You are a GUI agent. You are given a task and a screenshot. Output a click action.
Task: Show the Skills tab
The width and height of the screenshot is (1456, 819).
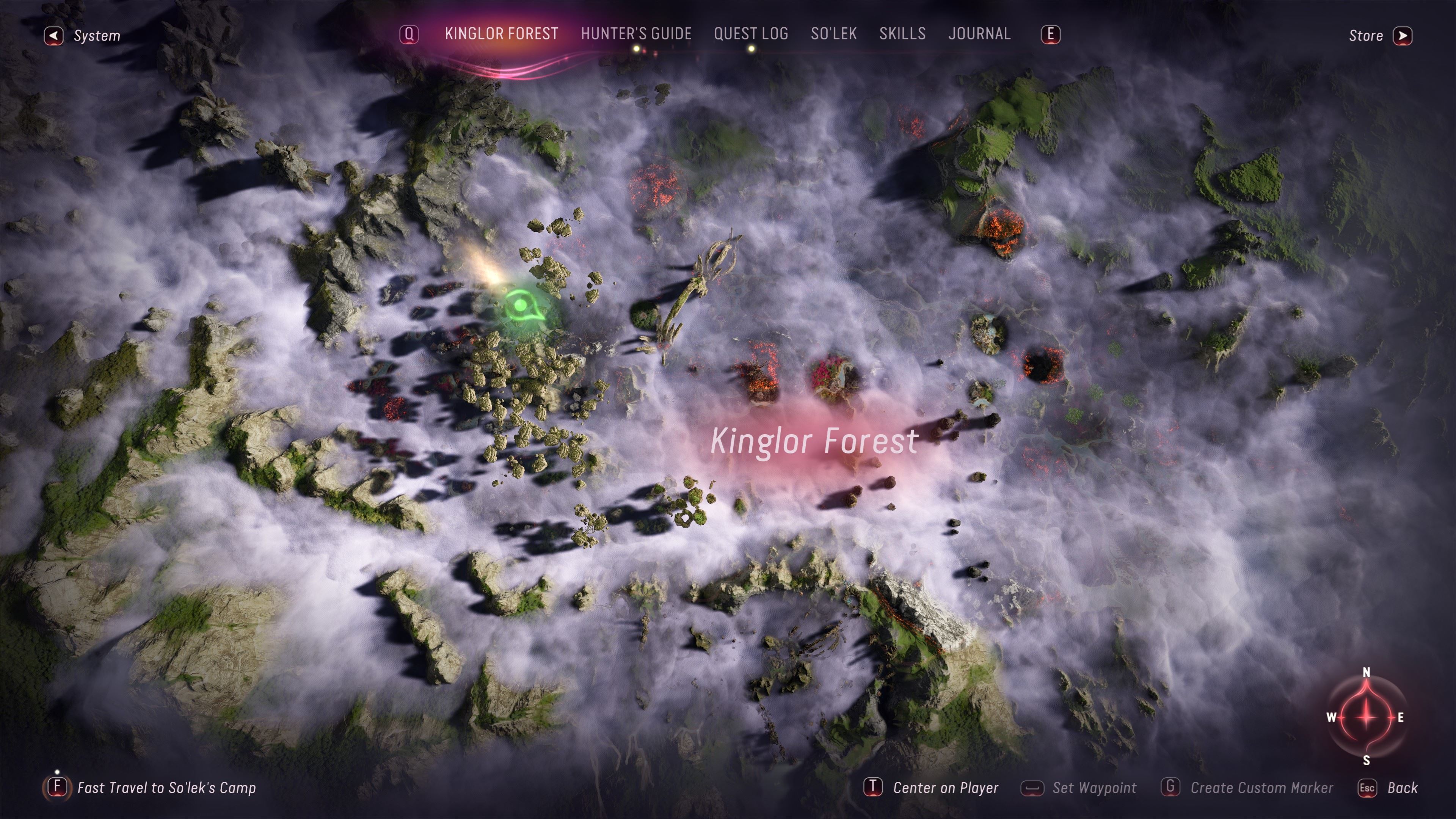pos(902,34)
